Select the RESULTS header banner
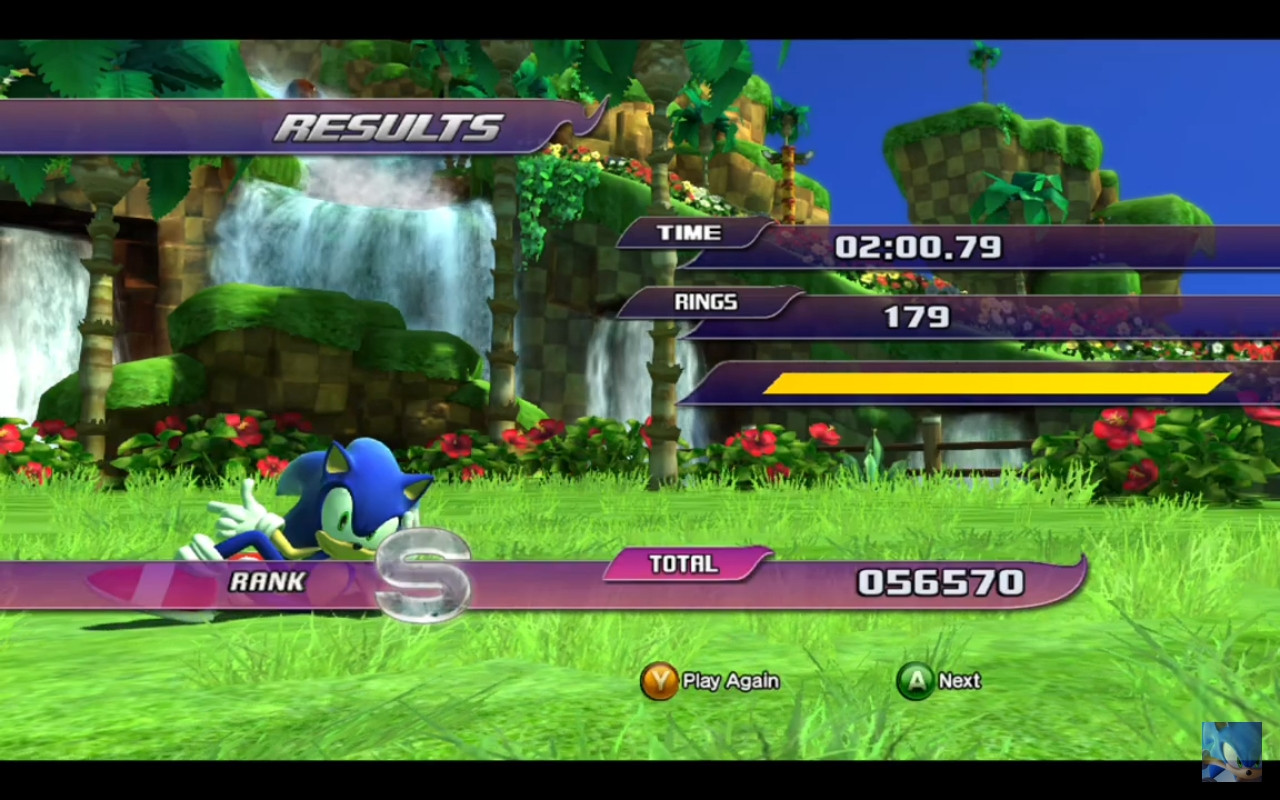 [x=390, y=126]
